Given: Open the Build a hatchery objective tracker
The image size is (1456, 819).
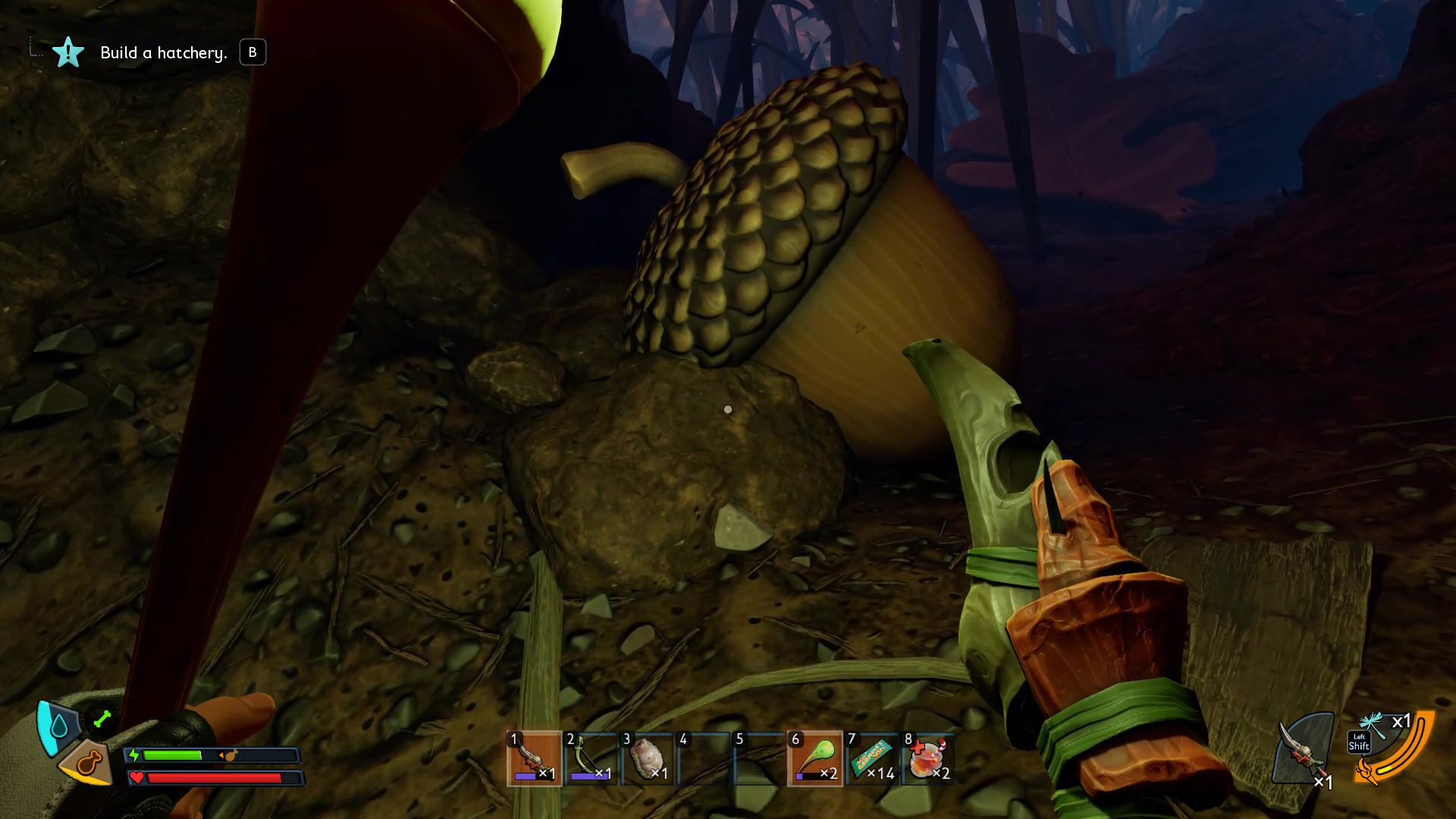Looking at the screenshot, I should click(163, 52).
